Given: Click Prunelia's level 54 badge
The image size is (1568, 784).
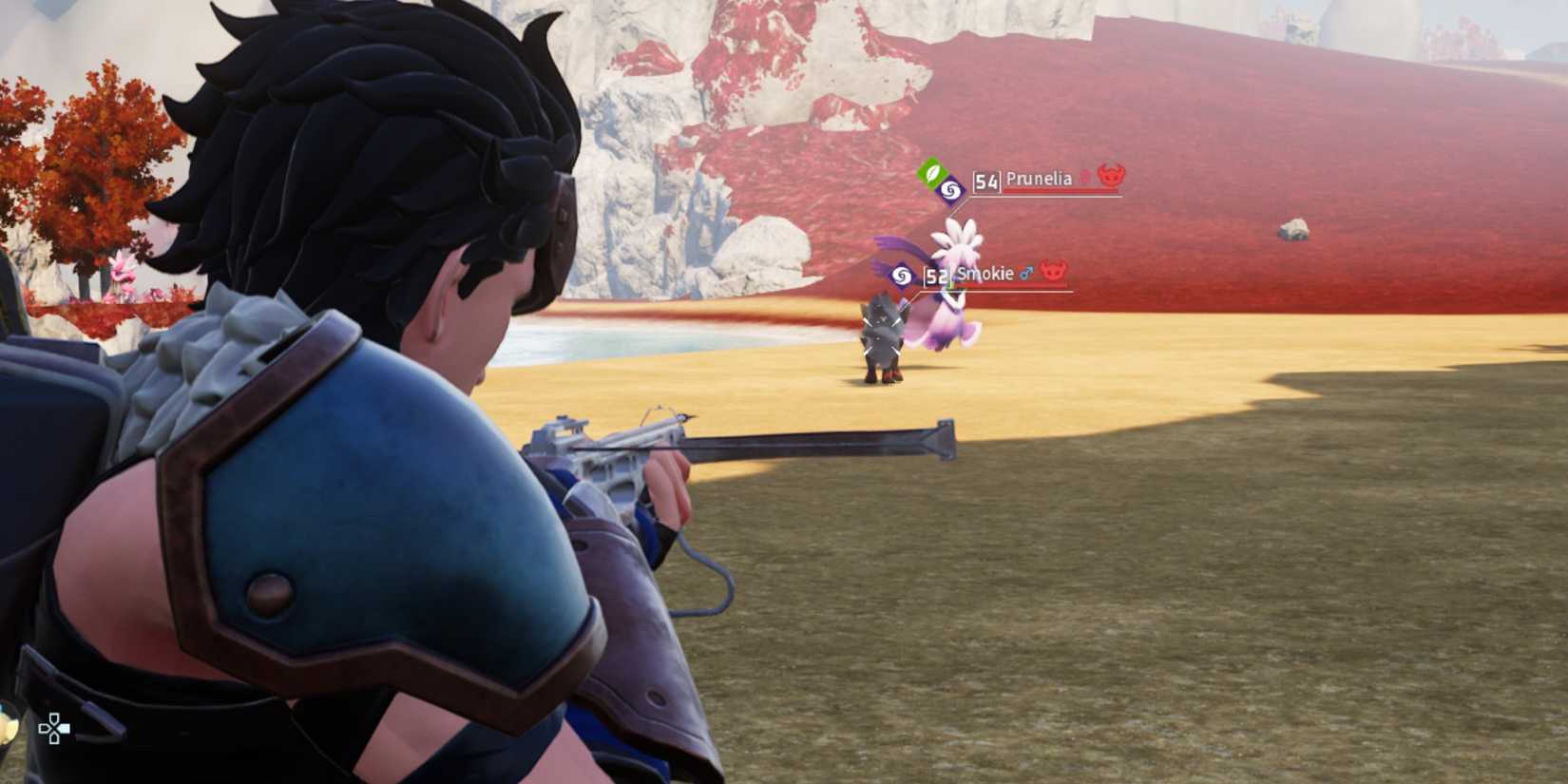Looking at the screenshot, I should click(986, 182).
